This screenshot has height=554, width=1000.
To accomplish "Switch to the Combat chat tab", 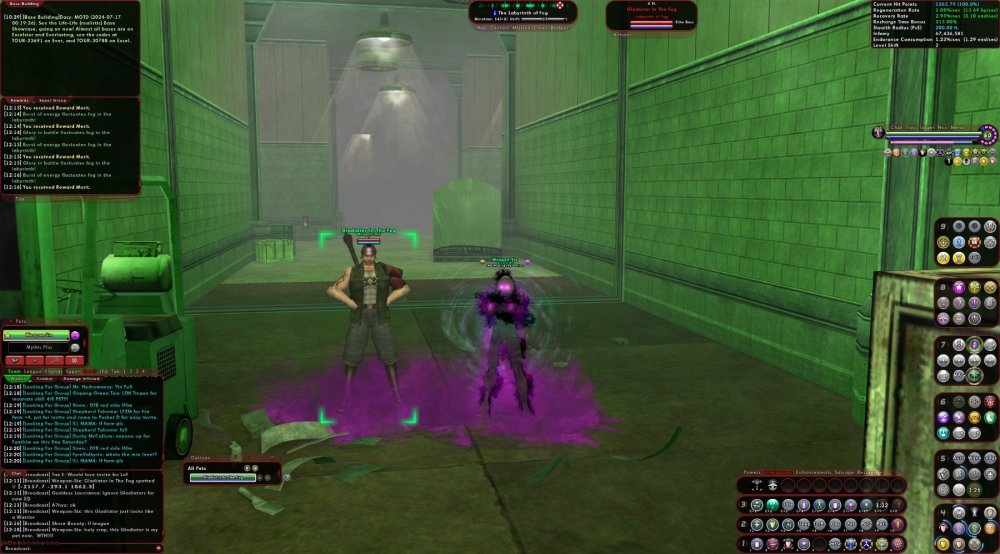I will click(x=46, y=379).
